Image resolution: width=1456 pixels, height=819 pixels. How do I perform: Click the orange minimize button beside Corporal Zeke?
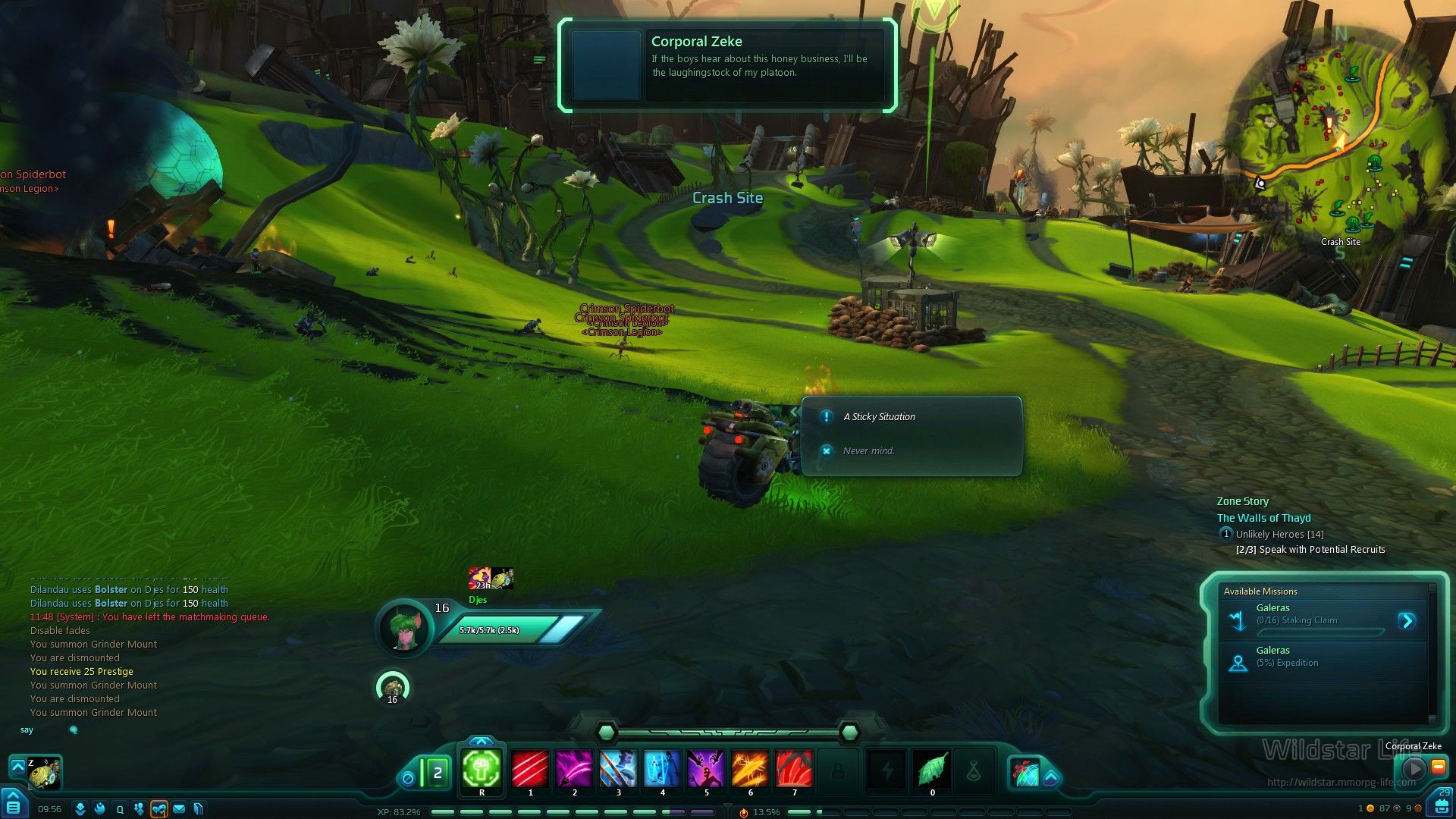coord(1438,767)
